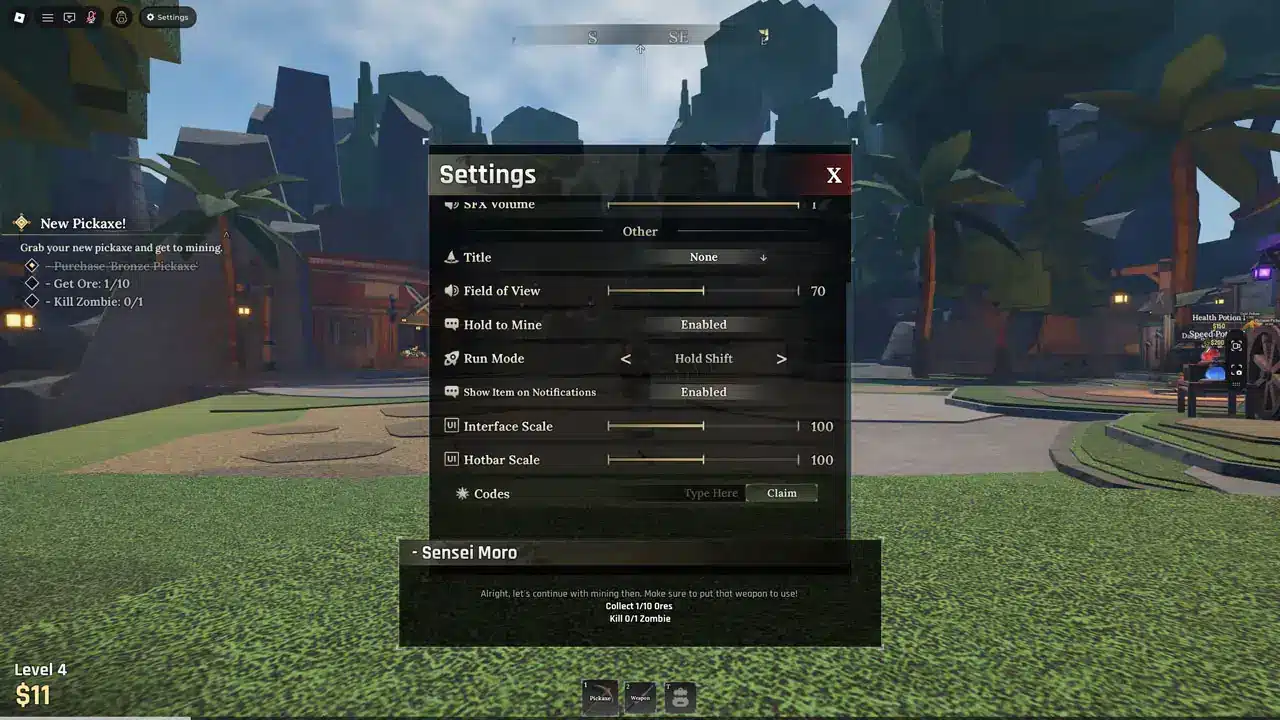Image resolution: width=1280 pixels, height=720 pixels.
Task: Open the Roblox chat icon
Action: 68,16
